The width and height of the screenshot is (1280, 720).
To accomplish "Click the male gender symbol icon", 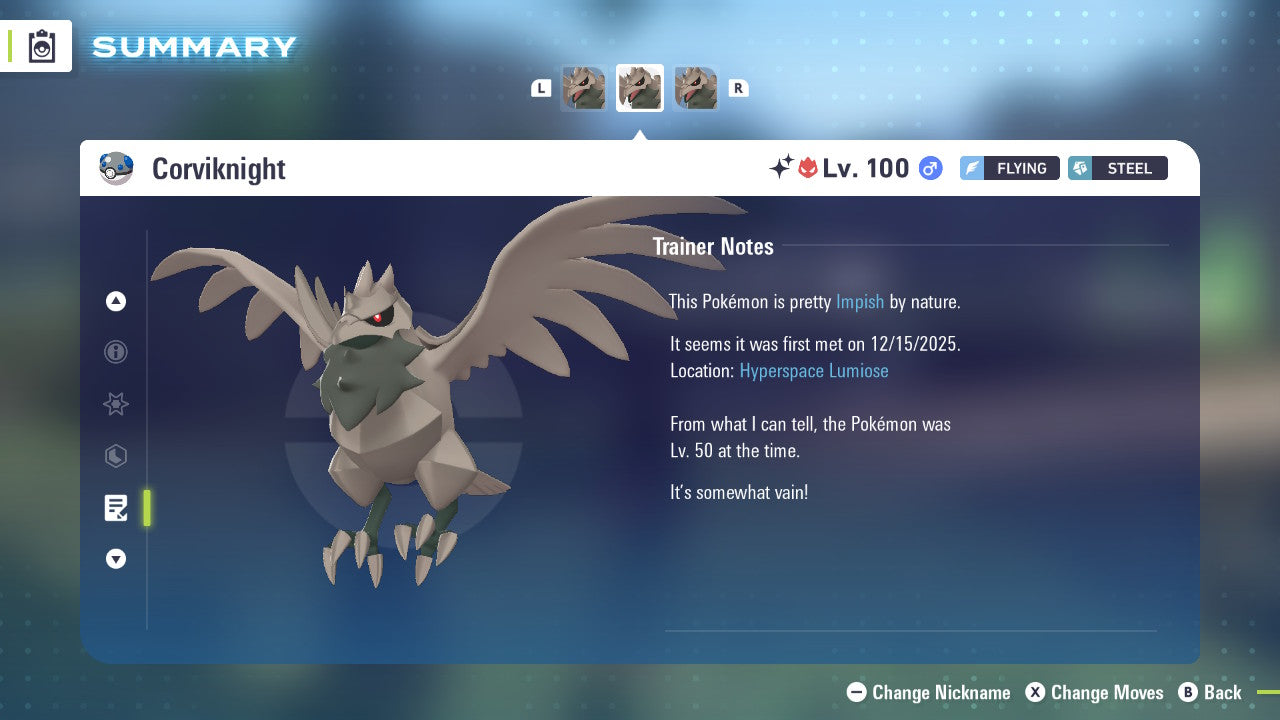I will tap(930, 168).
